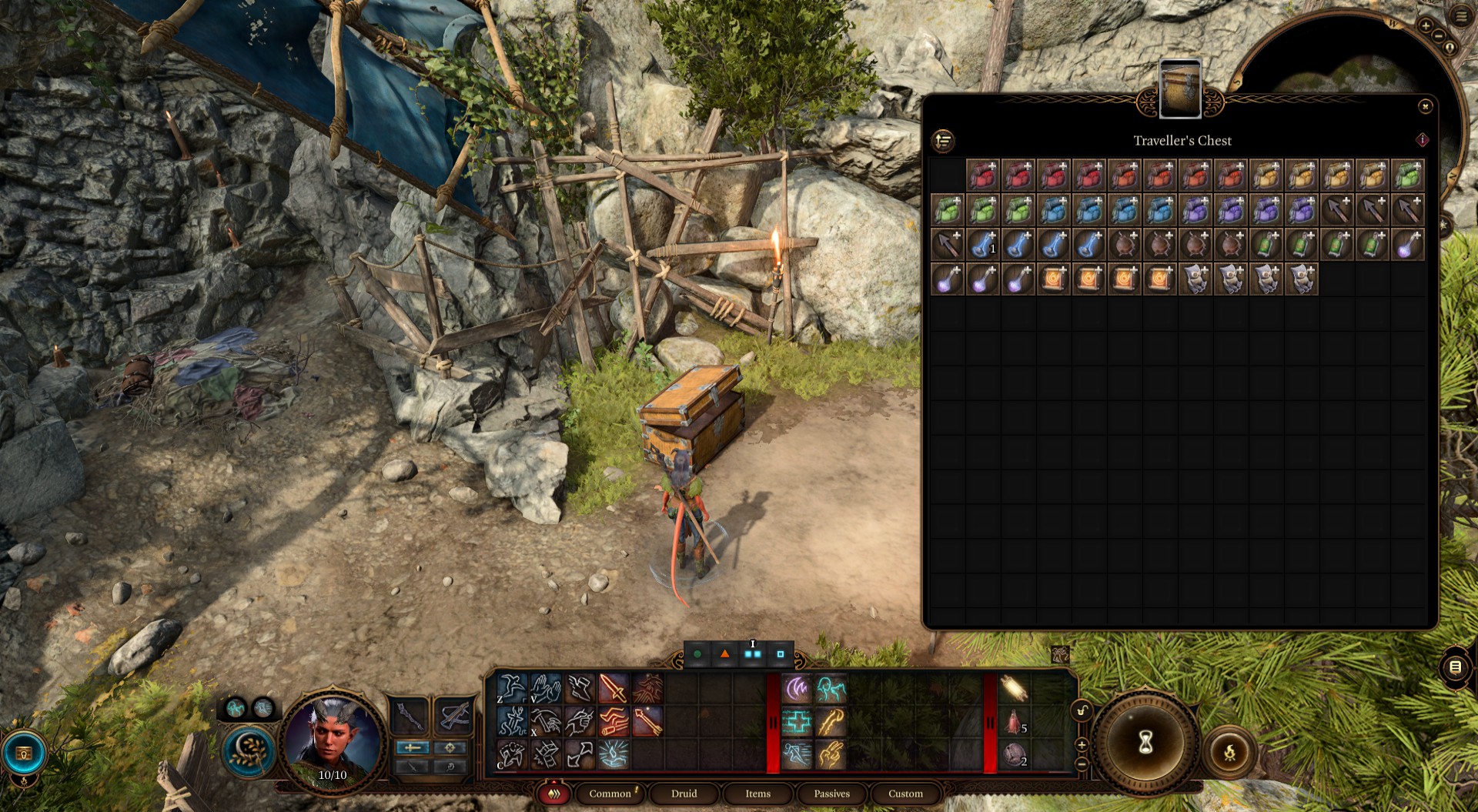Open the campfire rest menu

1229,752
